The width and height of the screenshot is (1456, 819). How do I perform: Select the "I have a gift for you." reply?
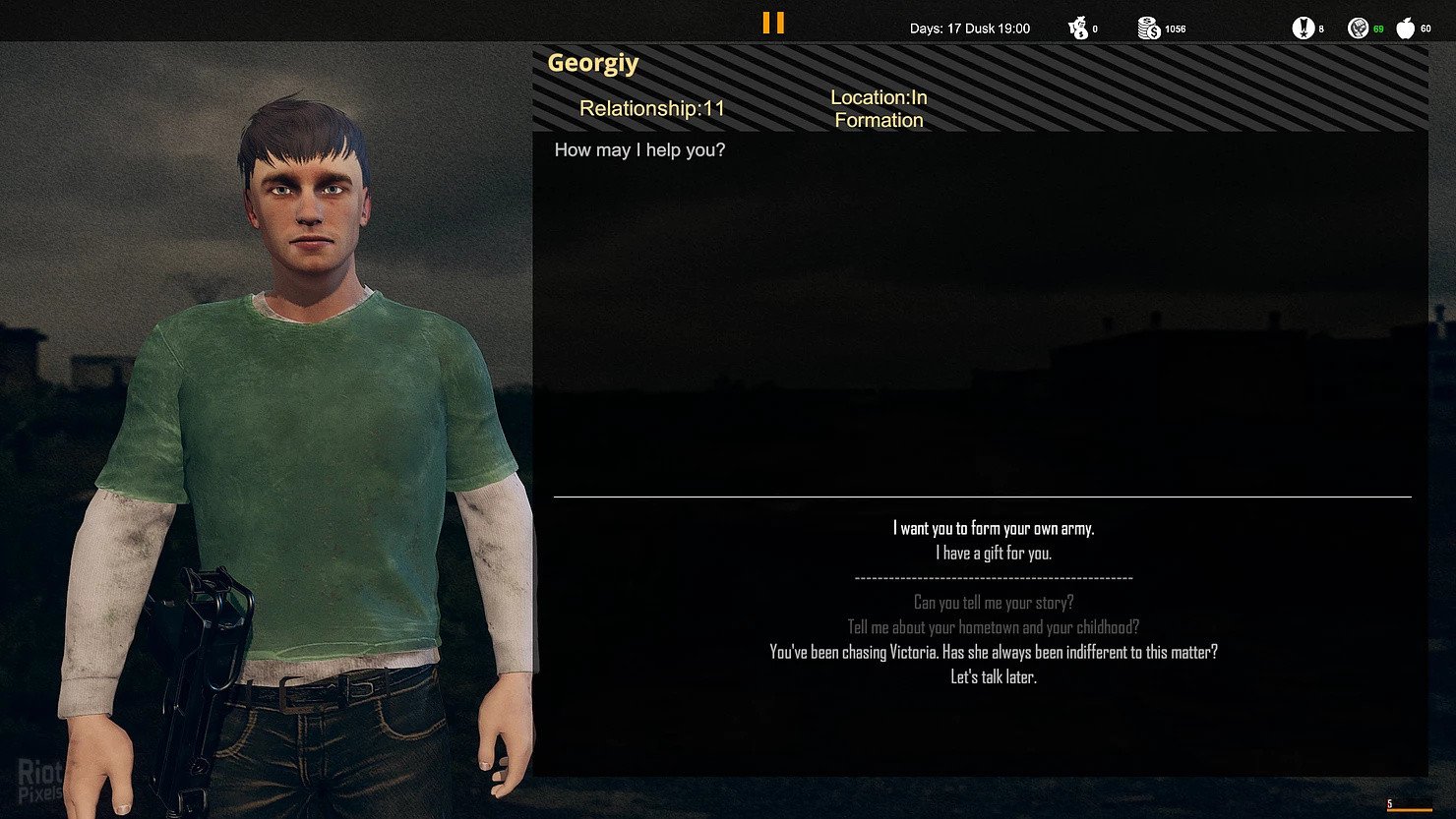pyautogui.click(x=993, y=554)
